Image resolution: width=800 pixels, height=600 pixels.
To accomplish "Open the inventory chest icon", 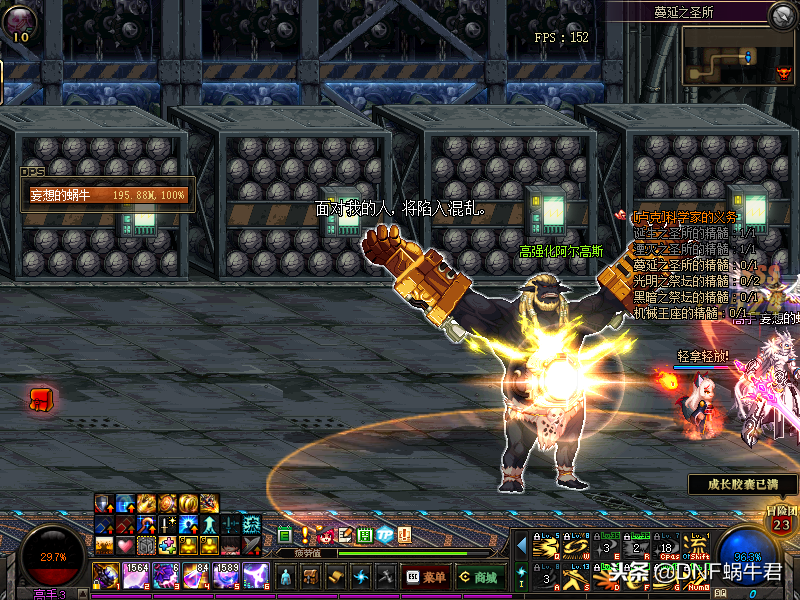I will [311, 577].
